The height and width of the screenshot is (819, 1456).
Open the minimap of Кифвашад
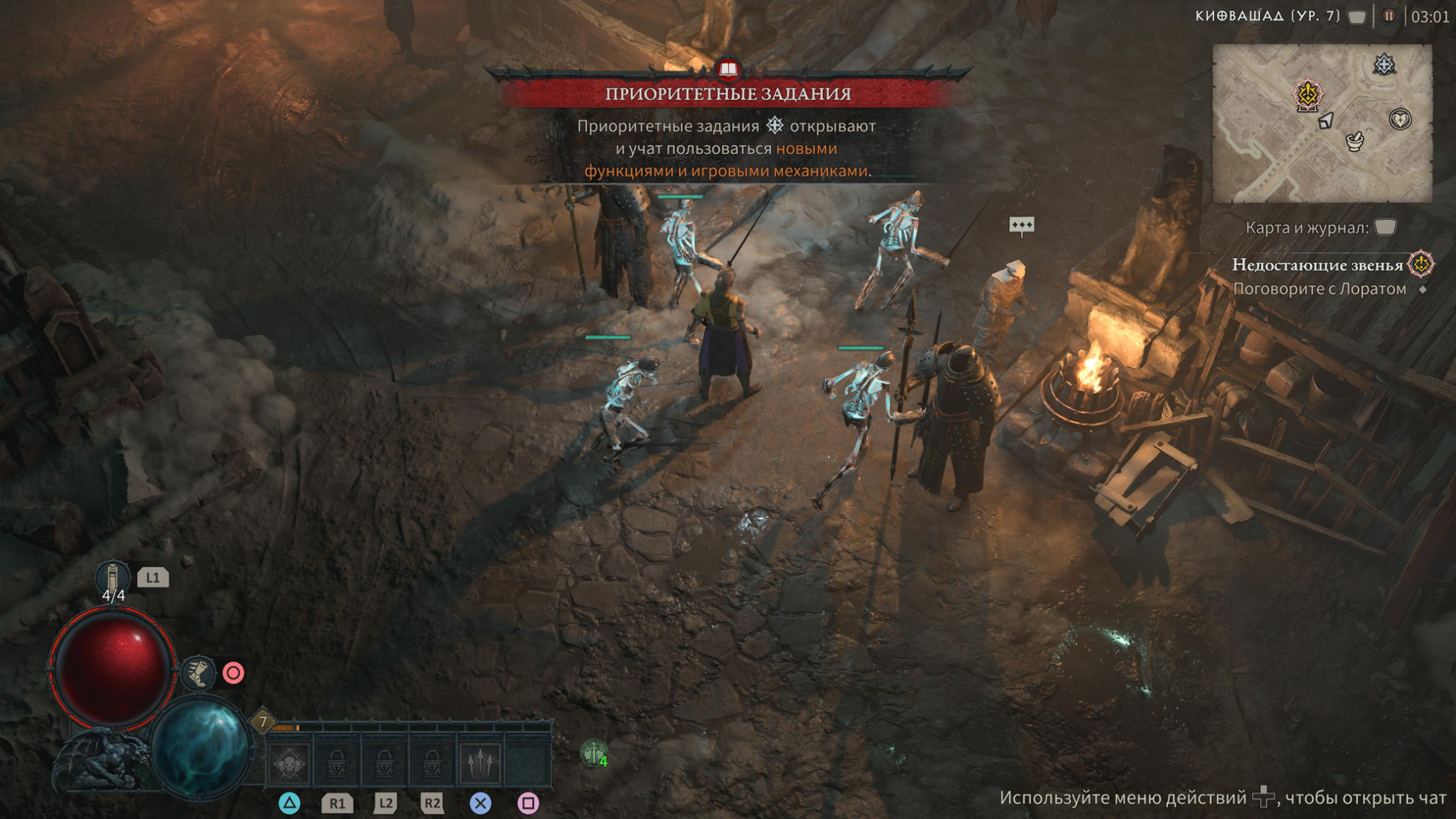(1322, 124)
